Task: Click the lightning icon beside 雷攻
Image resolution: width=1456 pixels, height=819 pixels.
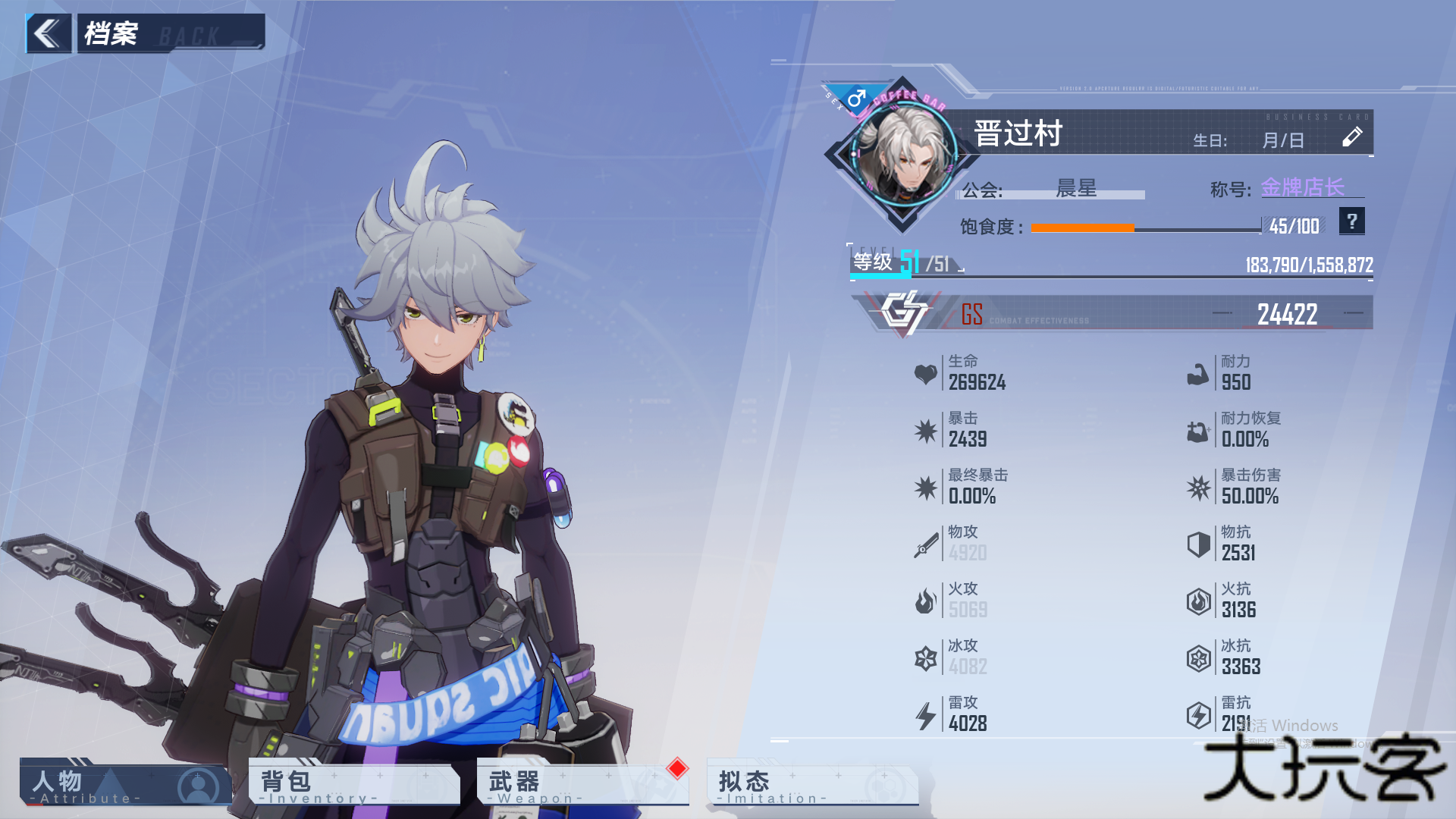Action: (x=925, y=715)
